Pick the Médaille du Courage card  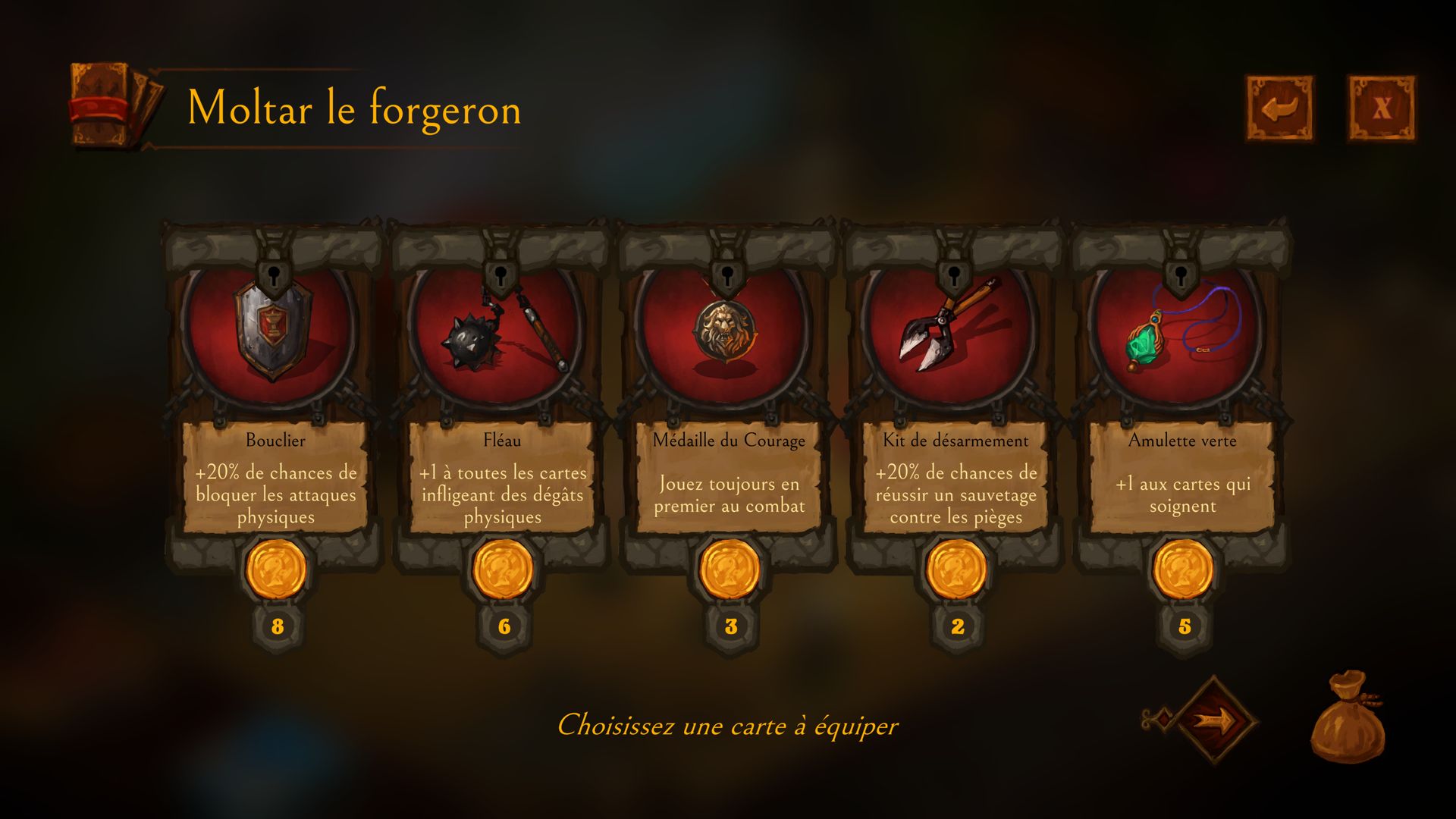[729, 379]
